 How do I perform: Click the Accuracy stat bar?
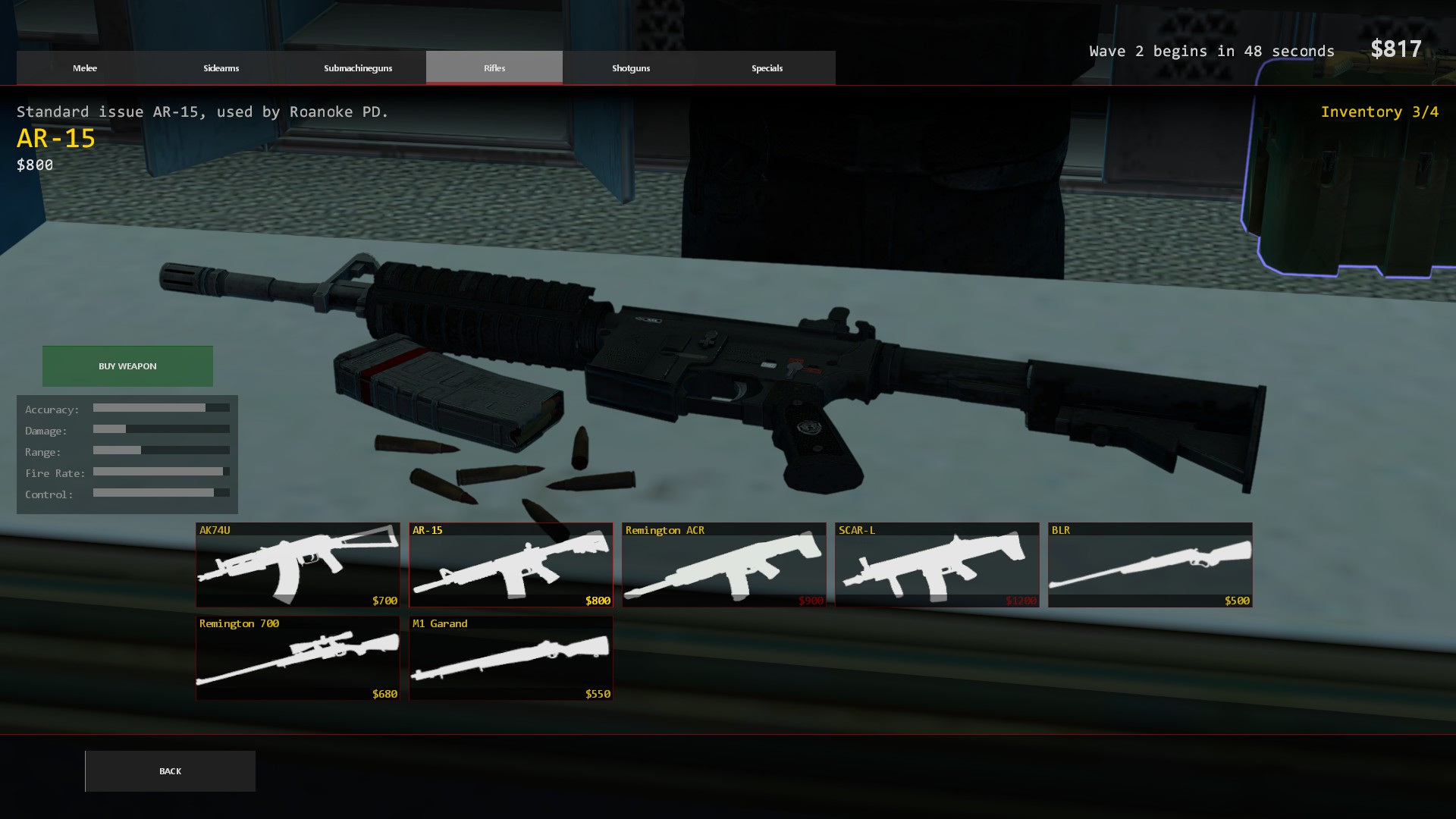pyautogui.click(x=160, y=408)
